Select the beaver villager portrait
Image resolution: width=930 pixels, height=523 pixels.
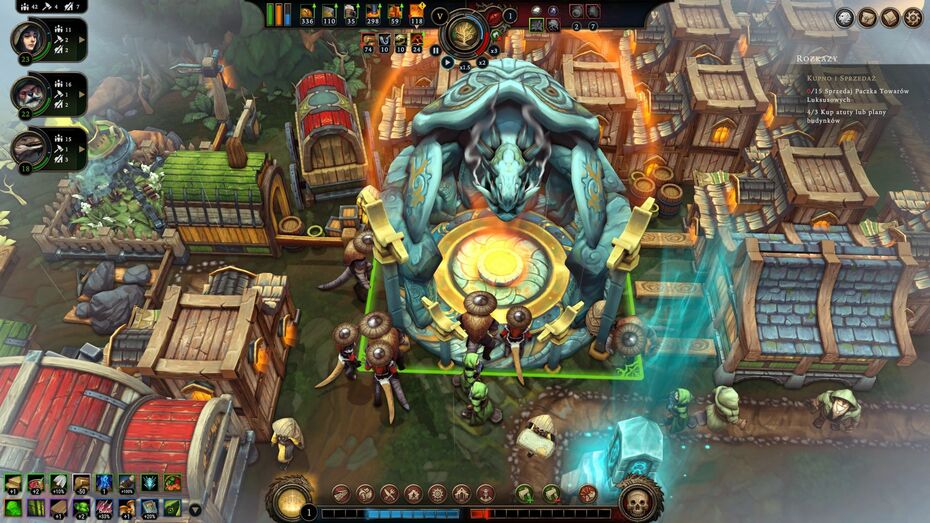point(27,93)
